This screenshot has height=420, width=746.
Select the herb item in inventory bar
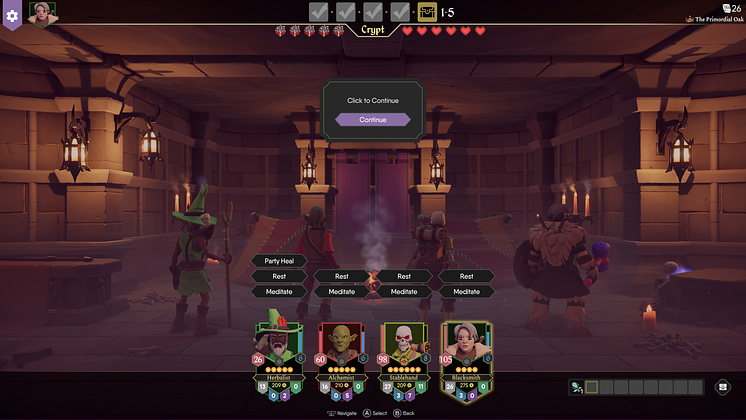(x=577, y=387)
